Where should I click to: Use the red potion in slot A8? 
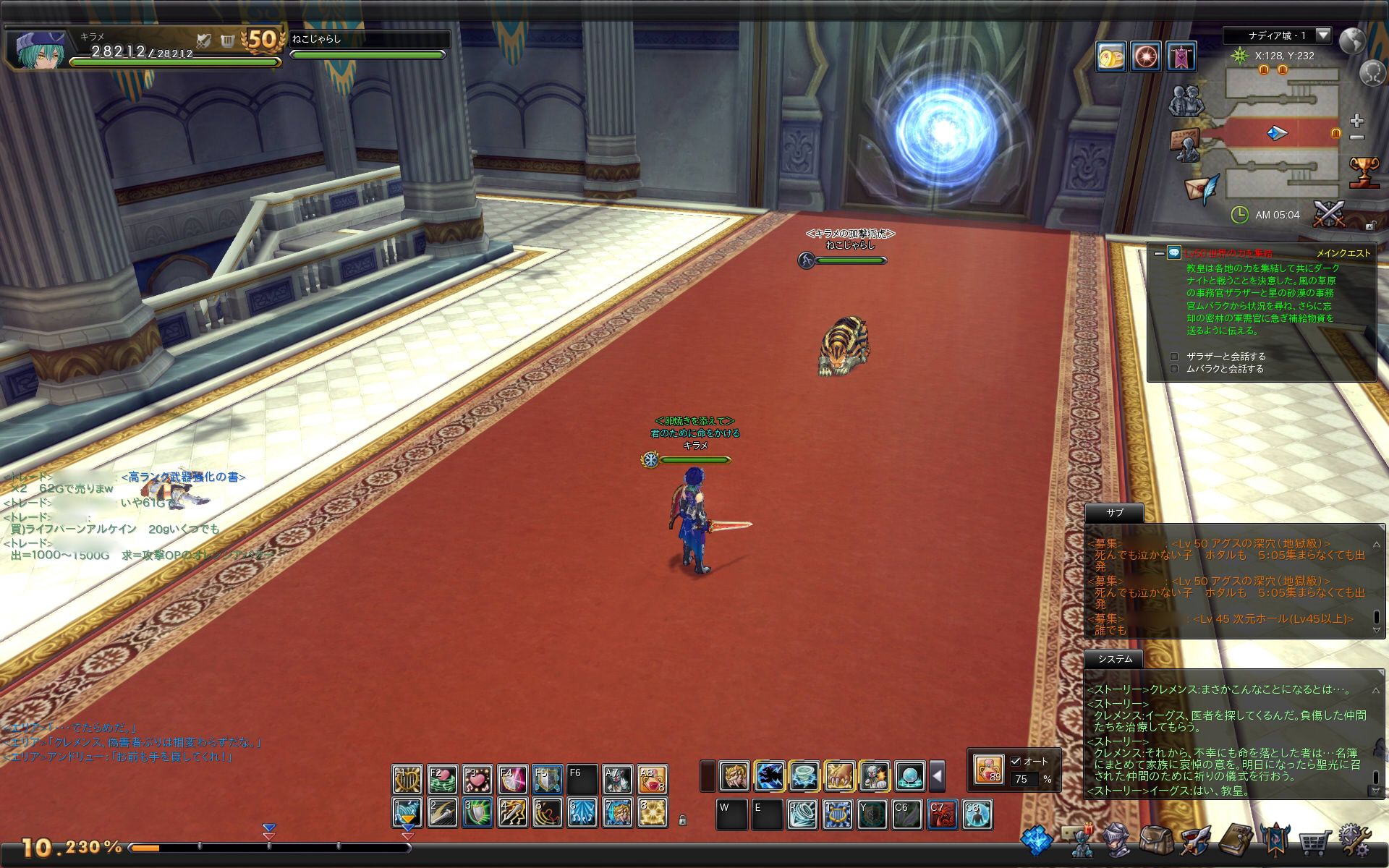click(652, 779)
